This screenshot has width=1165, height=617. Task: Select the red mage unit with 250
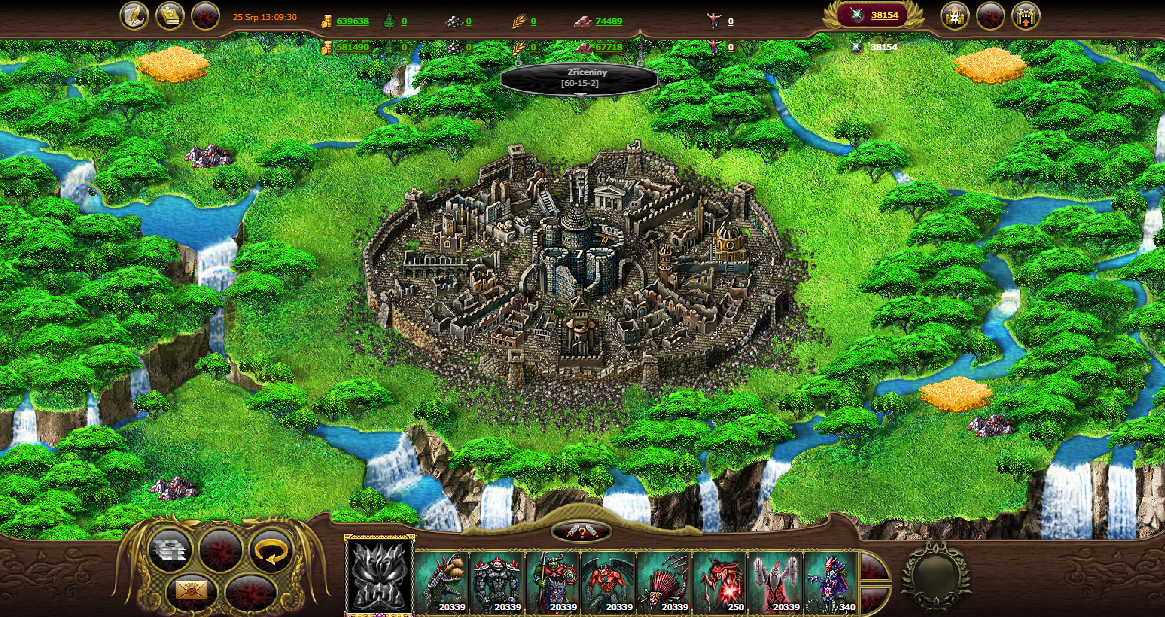pos(719,582)
